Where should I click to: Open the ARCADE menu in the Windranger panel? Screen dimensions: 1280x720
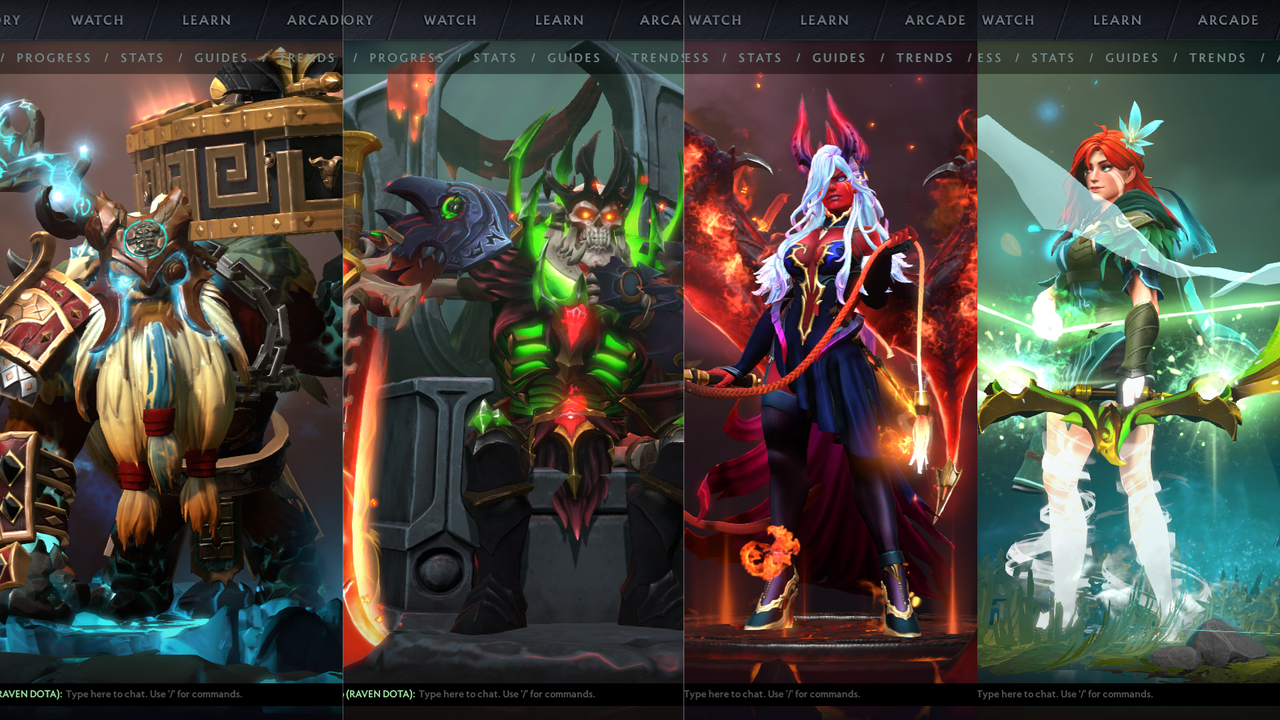tap(1230, 20)
